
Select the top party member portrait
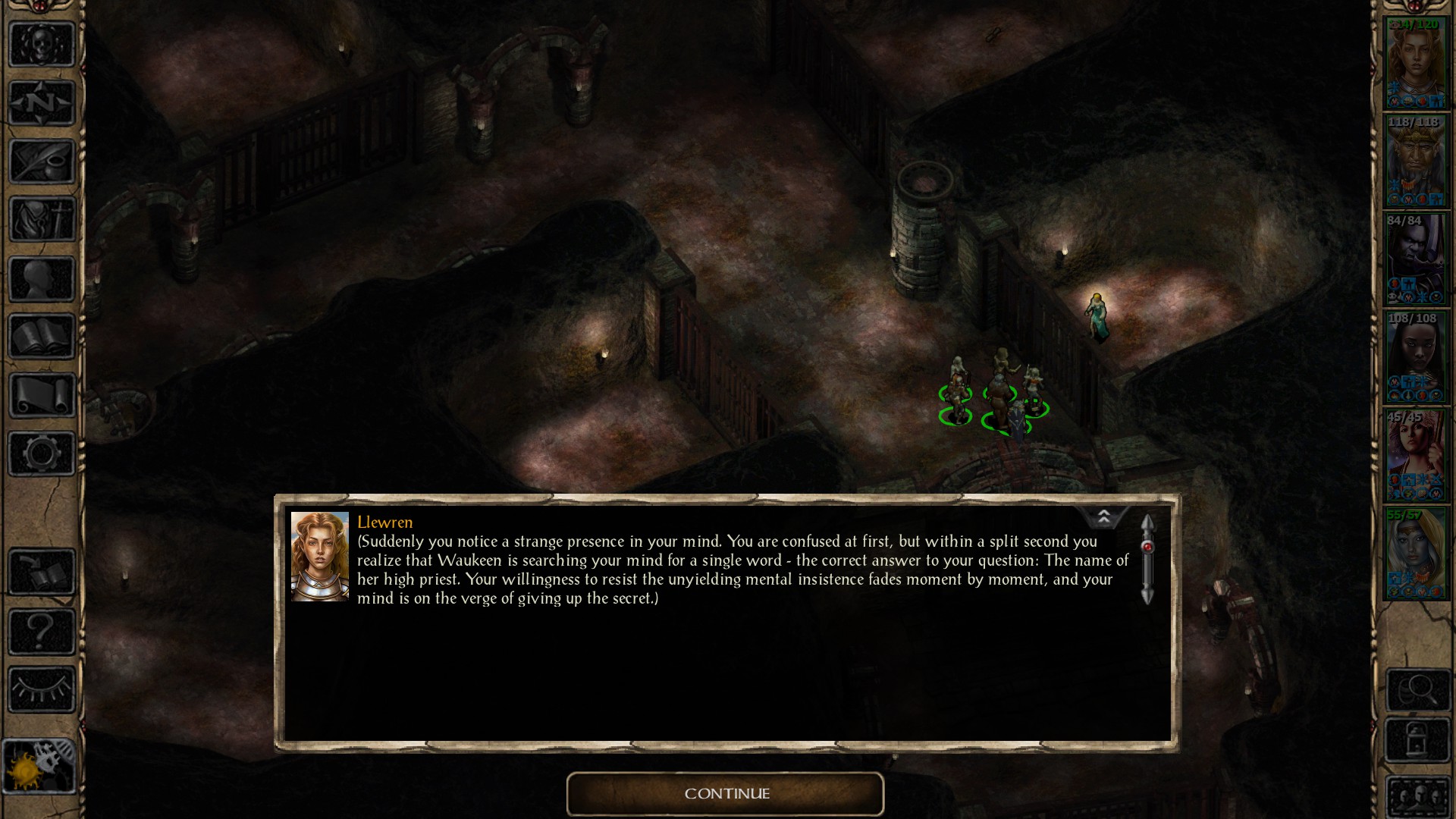coord(1417,61)
